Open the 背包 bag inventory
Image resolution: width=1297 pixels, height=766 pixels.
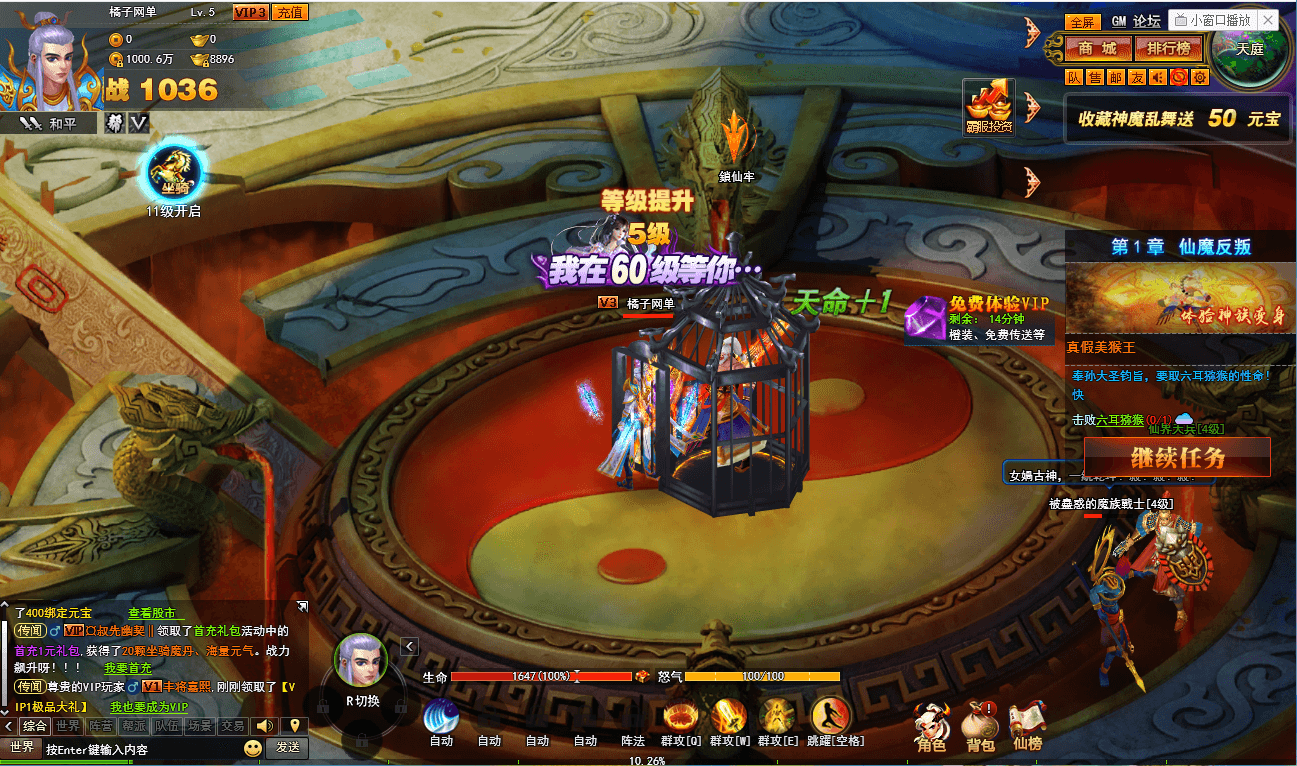(x=980, y=724)
